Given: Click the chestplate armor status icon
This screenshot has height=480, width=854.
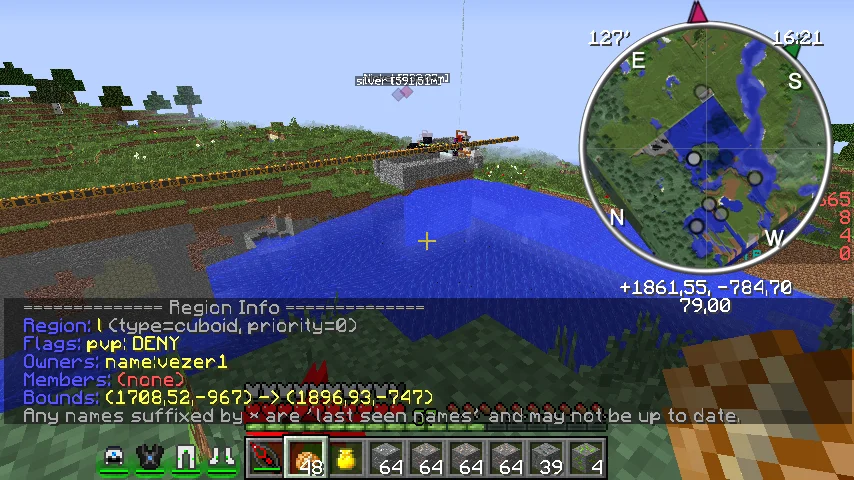Looking at the screenshot, I should [150, 458].
